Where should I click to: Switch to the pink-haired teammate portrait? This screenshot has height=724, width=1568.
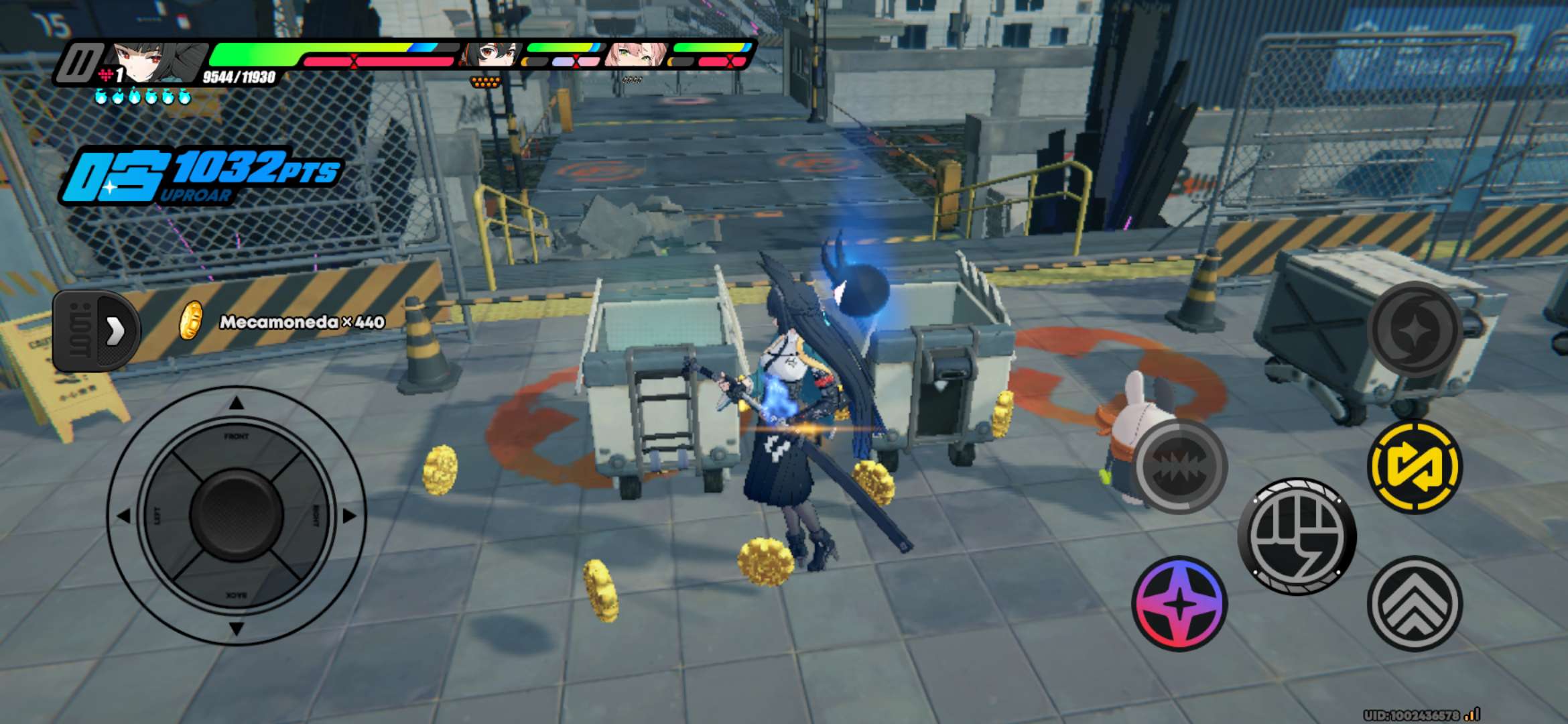point(635,55)
